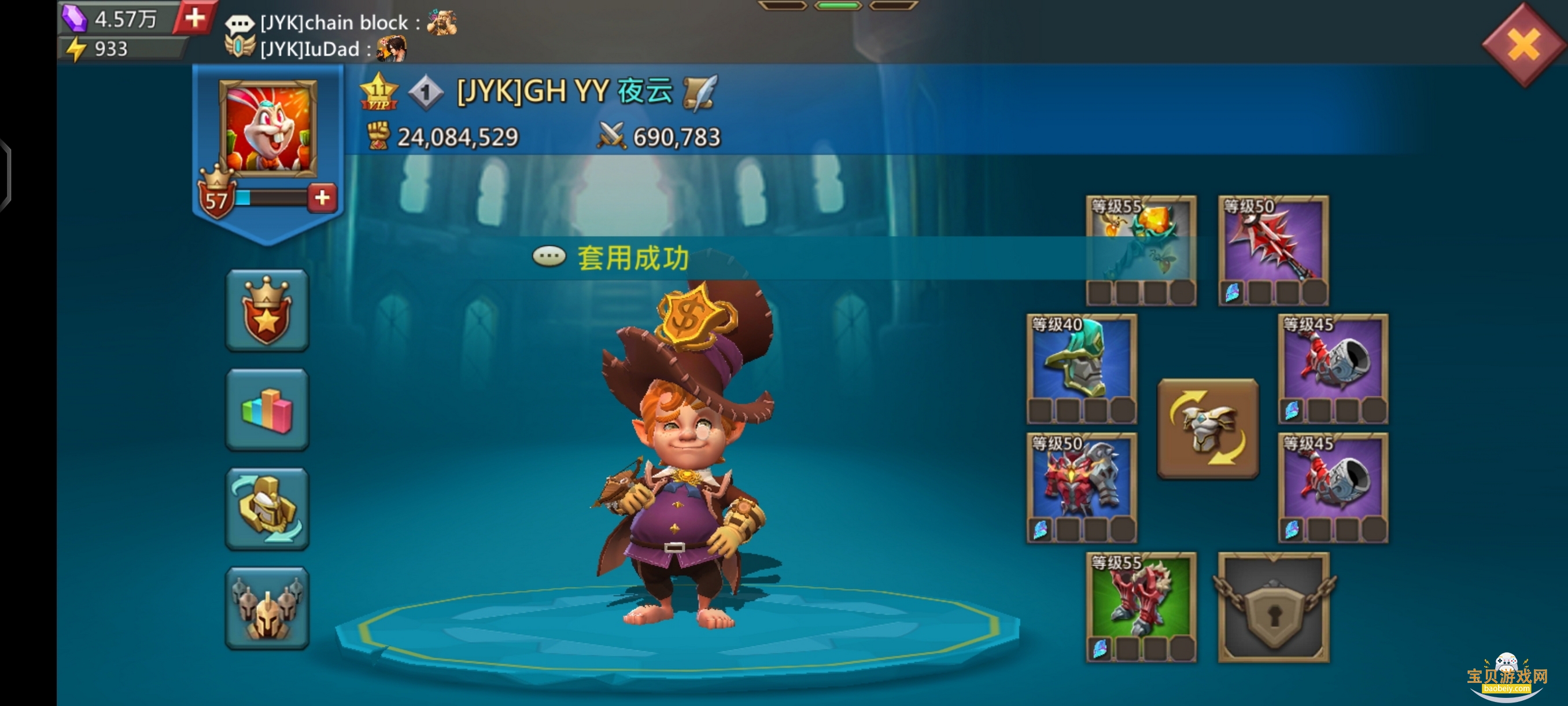Open the rabbit avatar portrait
Viewport: 1568px width, 706px height.
[x=268, y=129]
